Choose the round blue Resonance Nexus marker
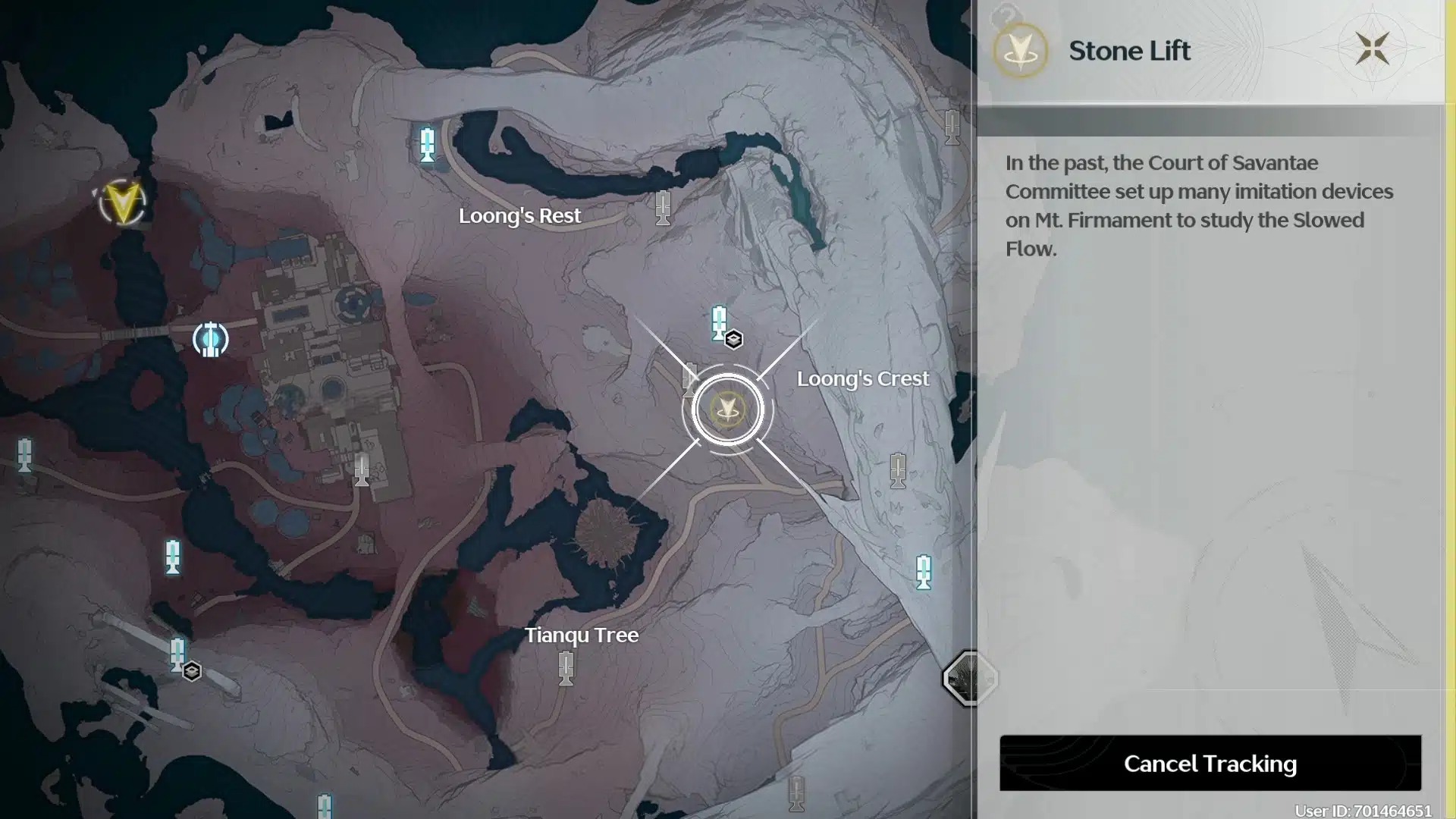 pyautogui.click(x=210, y=339)
